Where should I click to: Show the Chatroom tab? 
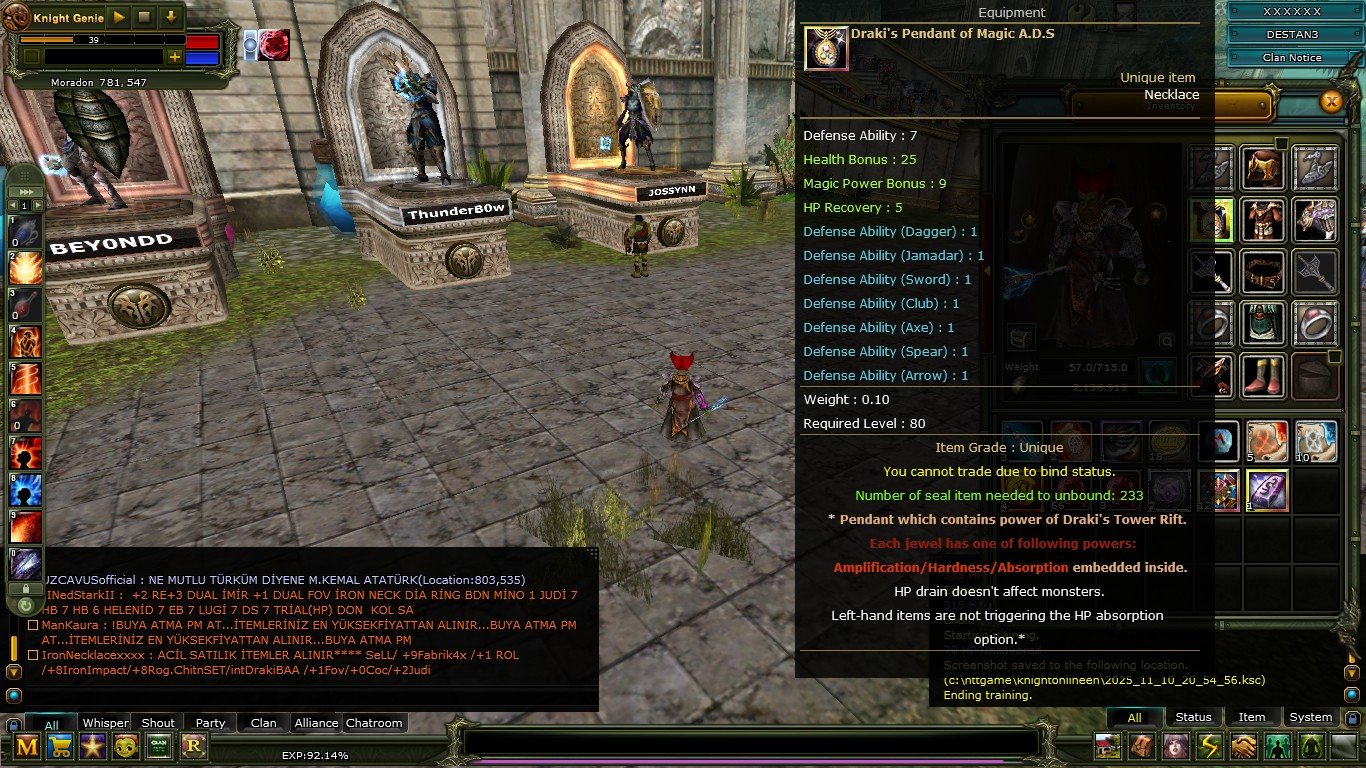click(374, 723)
